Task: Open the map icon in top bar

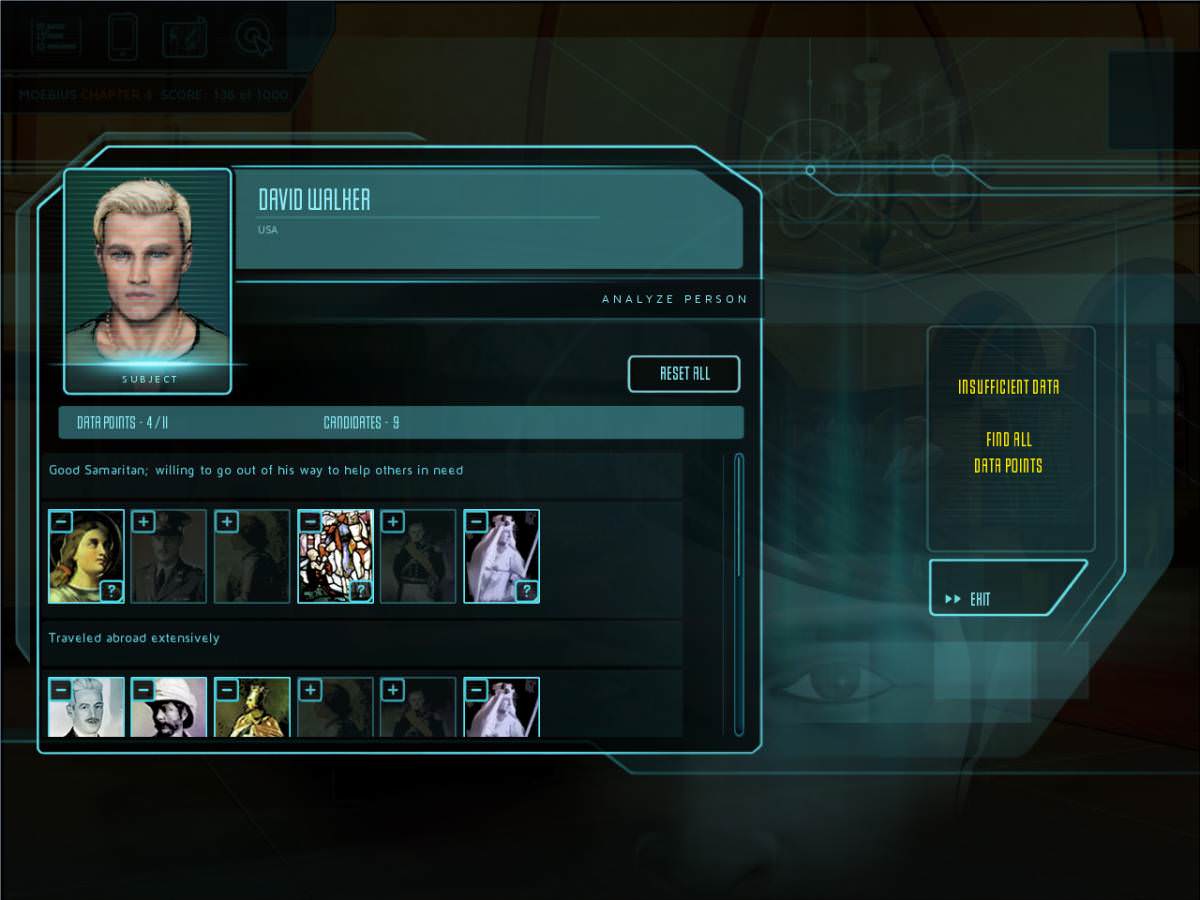Action: tap(185, 36)
